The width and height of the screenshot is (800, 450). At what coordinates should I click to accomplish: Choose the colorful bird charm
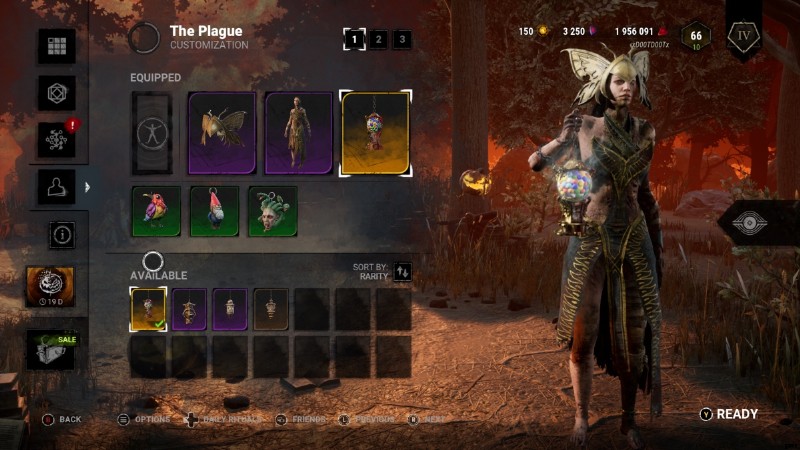[x=156, y=211]
